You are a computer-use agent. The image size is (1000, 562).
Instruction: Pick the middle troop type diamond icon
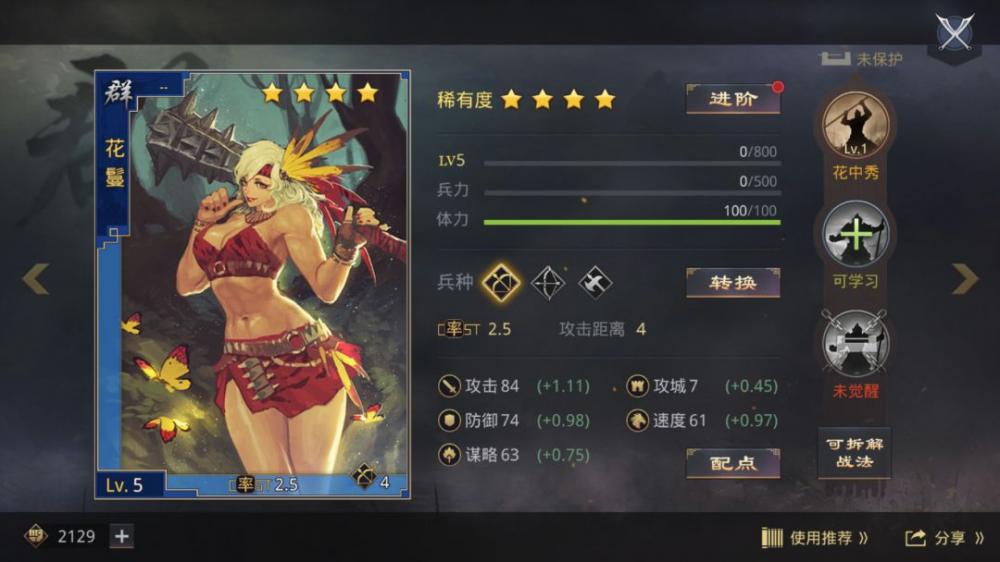coord(547,283)
